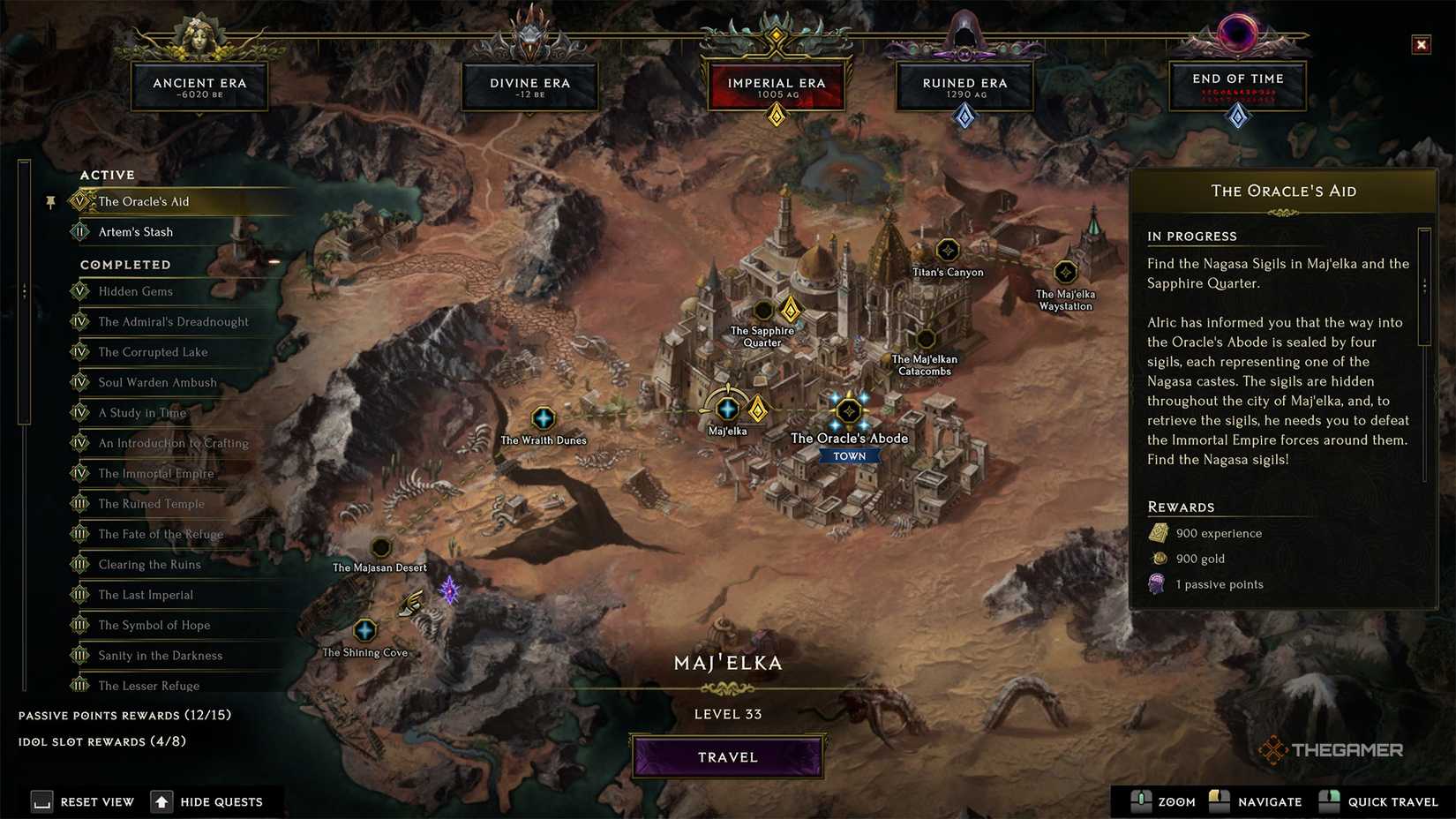Click The Shining Cove waypoint marker
The image size is (1456, 819).
click(x=366, y=630)
